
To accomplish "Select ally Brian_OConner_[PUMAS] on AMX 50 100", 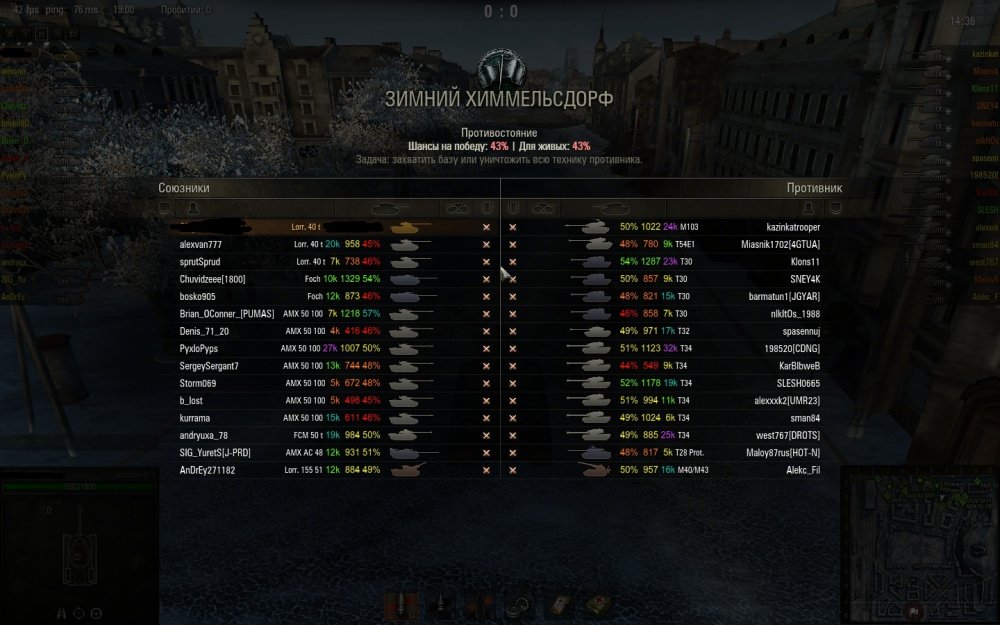I will [227, 314].
